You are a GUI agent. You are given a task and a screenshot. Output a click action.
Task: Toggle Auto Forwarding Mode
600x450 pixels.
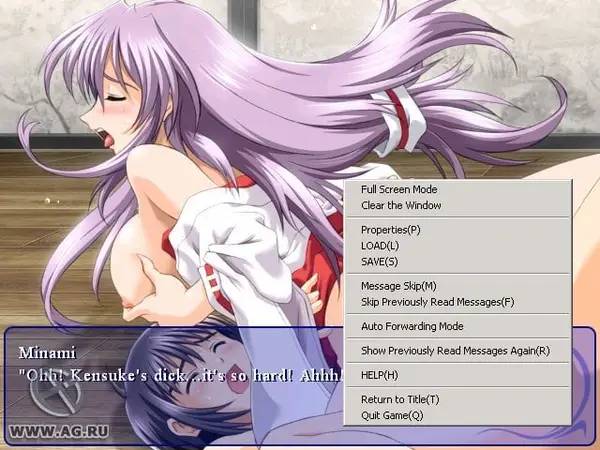(412, 326)
